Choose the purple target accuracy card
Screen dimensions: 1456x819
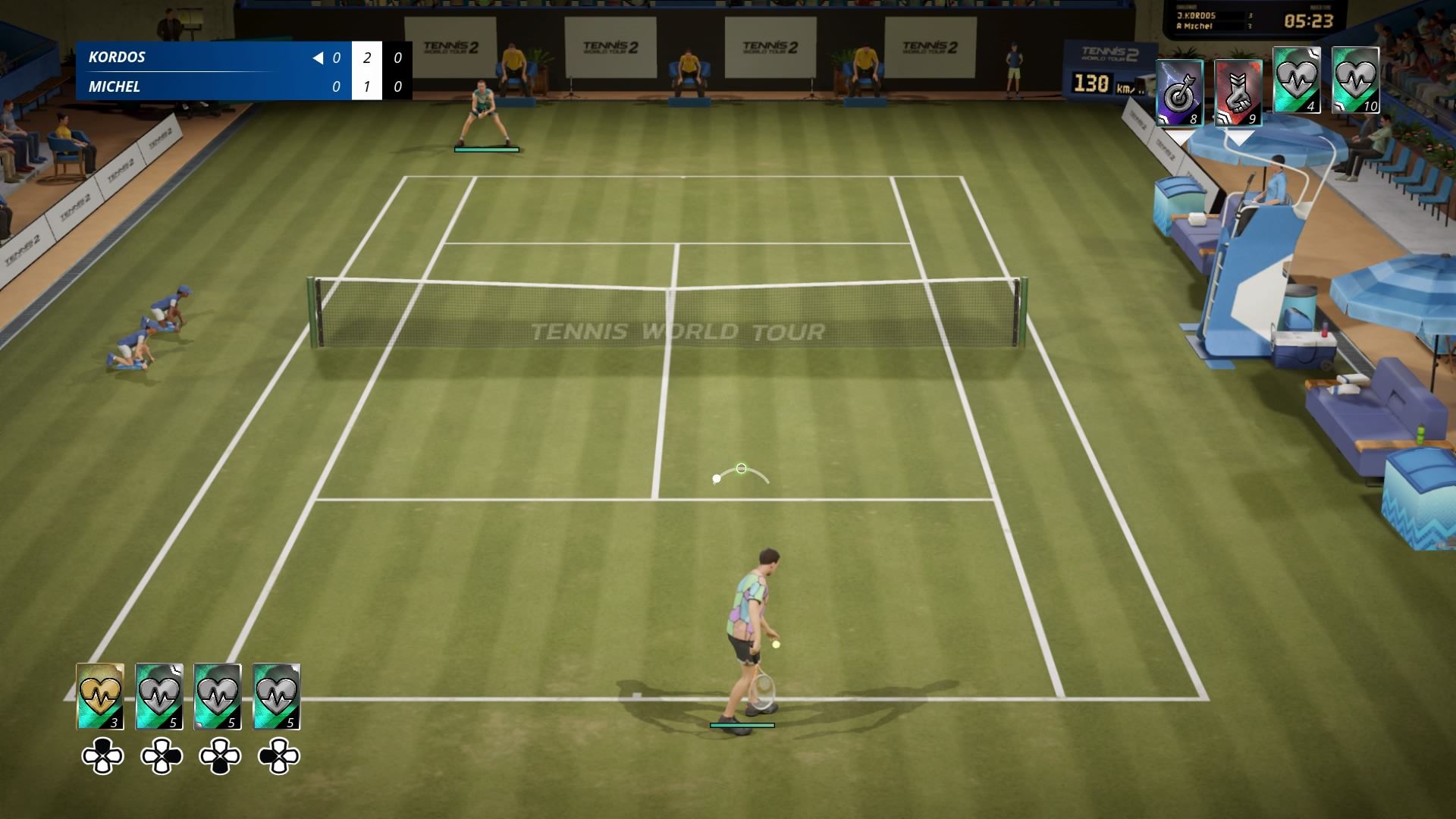pyautogui.click(x=1179, y=93)
